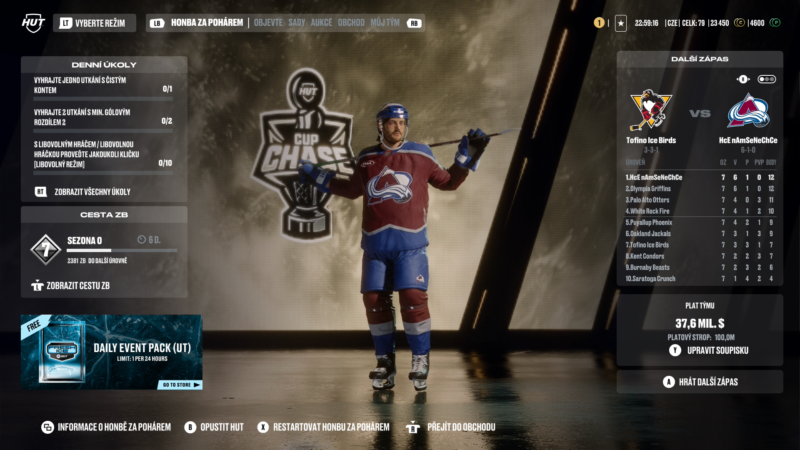This screenshot has width=800, height=450.
Task: Switch to the Sady tab
Action: coord(297,22)
